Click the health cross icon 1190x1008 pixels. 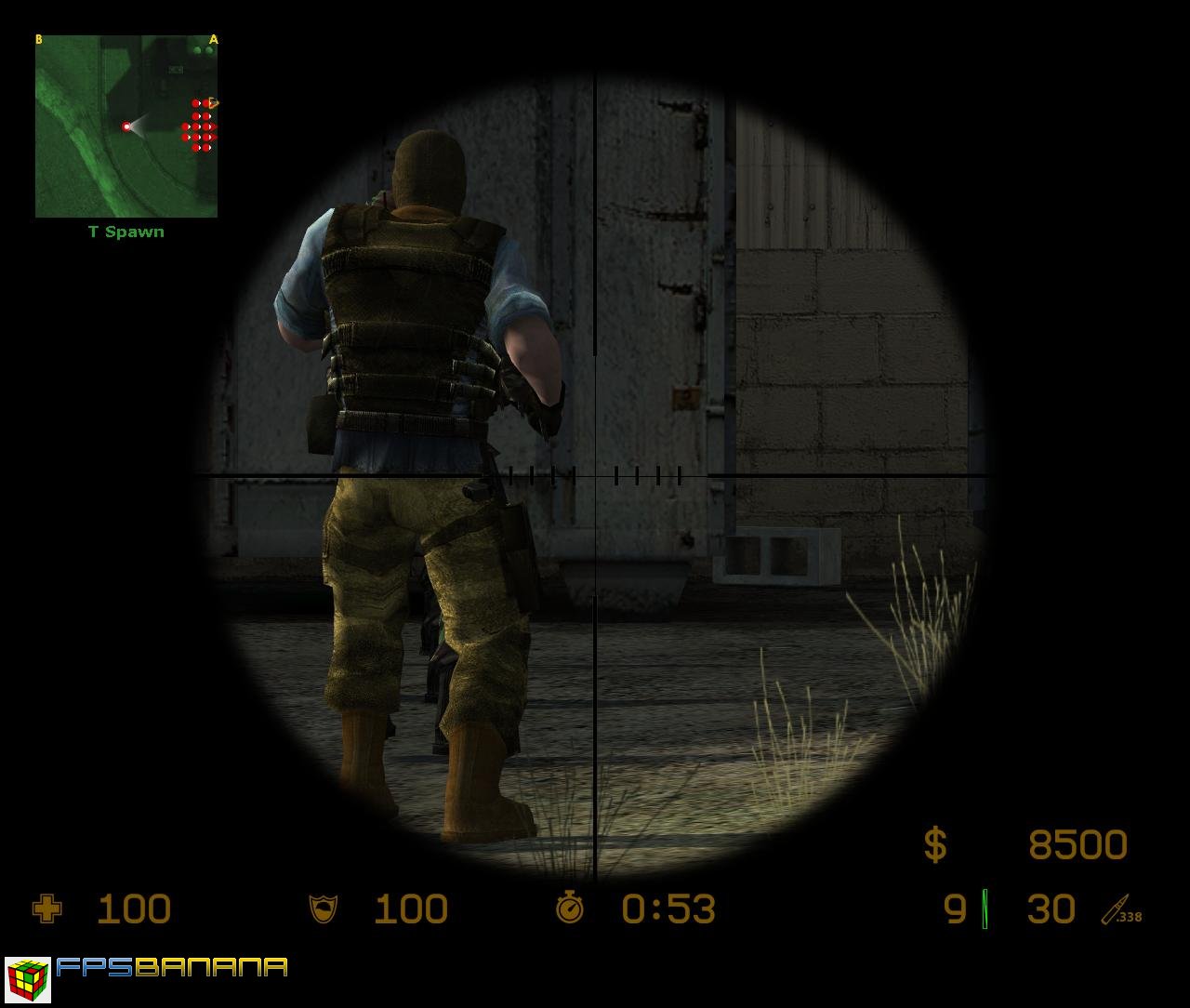coord(48,909)
